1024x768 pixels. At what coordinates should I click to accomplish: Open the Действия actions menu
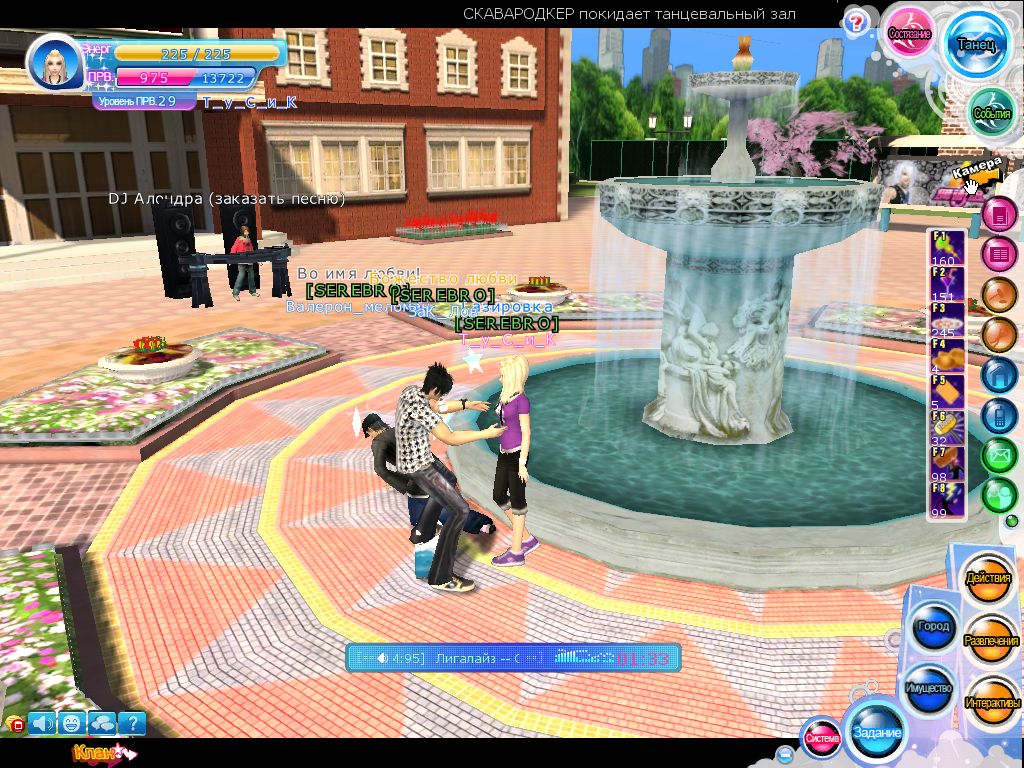tap(988, 579)
